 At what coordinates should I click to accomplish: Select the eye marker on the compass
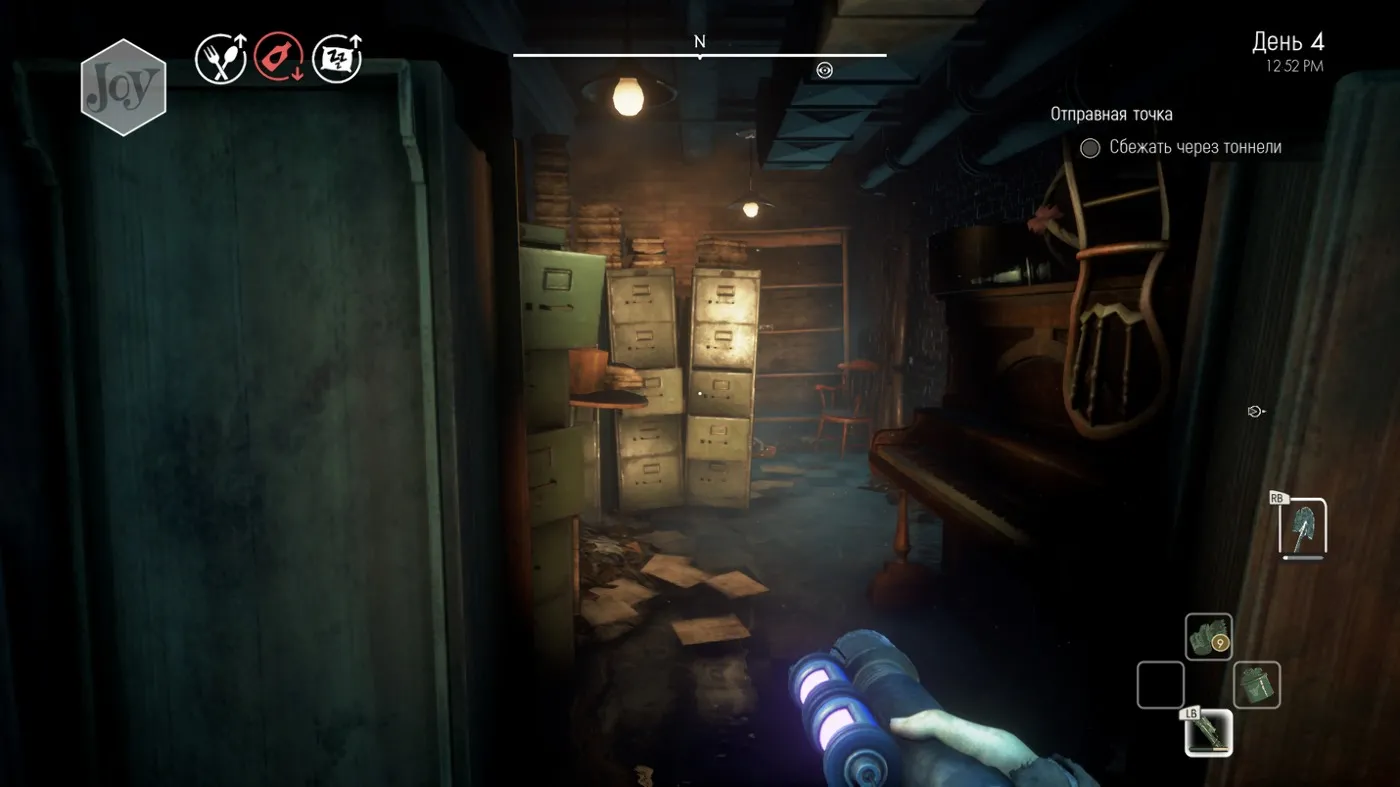(824, 70)
